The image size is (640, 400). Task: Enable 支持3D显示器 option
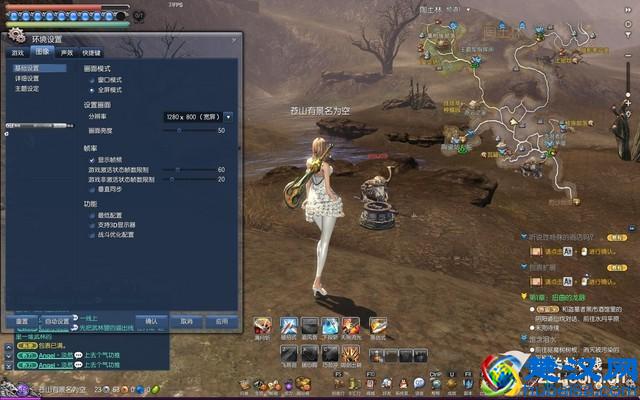point(91,225)
